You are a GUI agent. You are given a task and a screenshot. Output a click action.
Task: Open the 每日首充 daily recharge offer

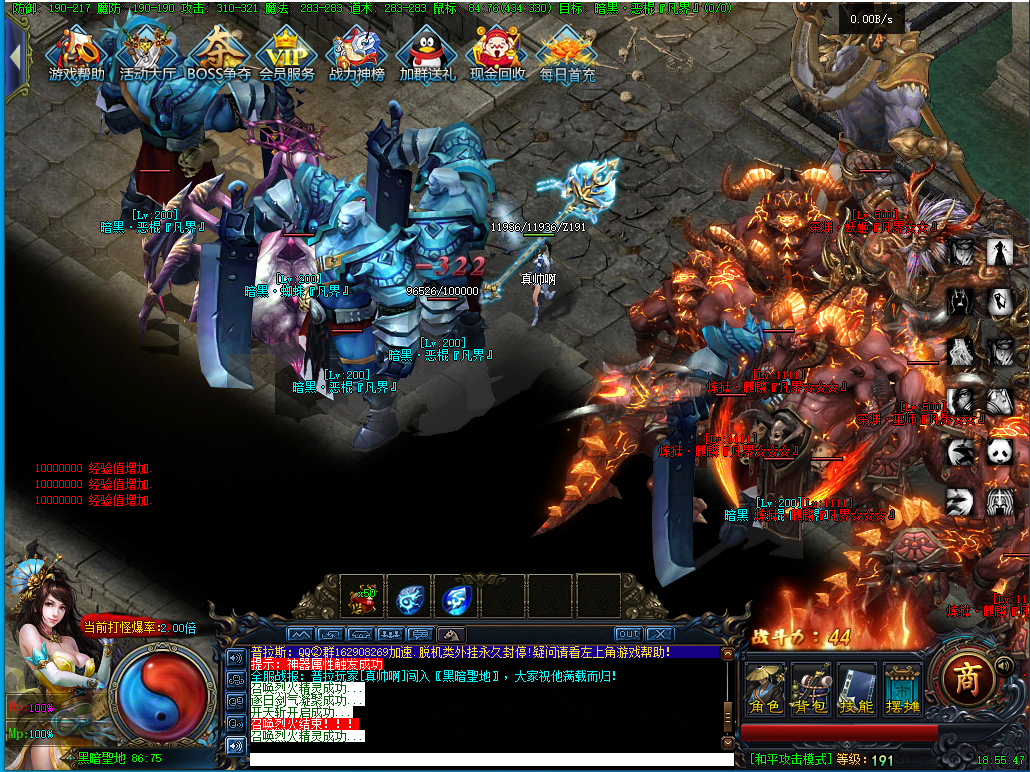click(x=567, y=54)
